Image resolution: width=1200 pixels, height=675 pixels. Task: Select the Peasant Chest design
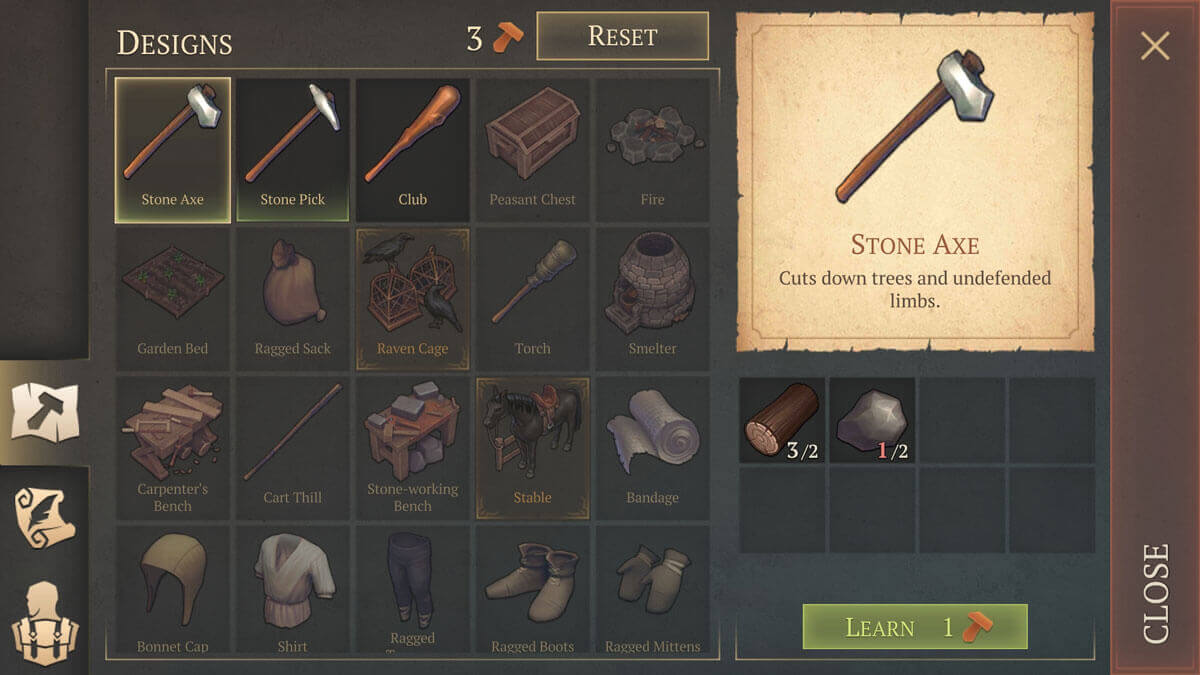click(x=533, y=148)
